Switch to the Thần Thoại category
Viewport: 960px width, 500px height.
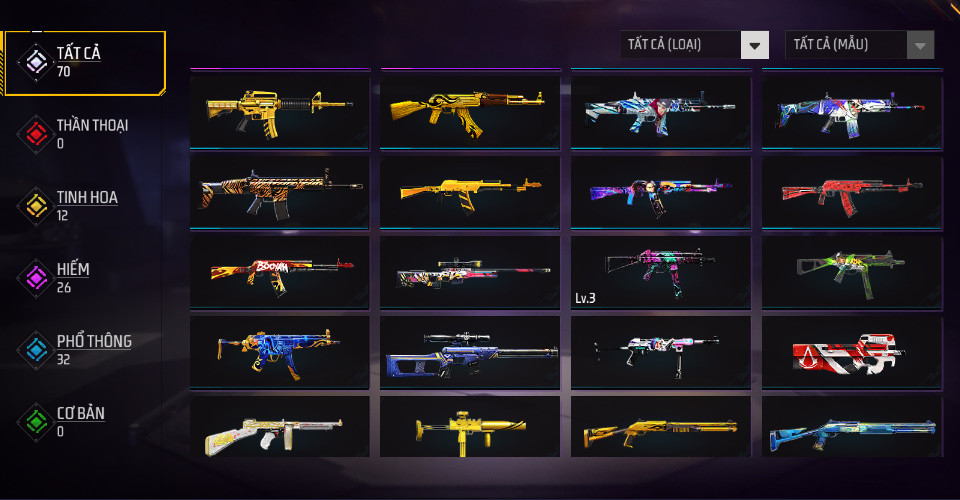point(90,133)
